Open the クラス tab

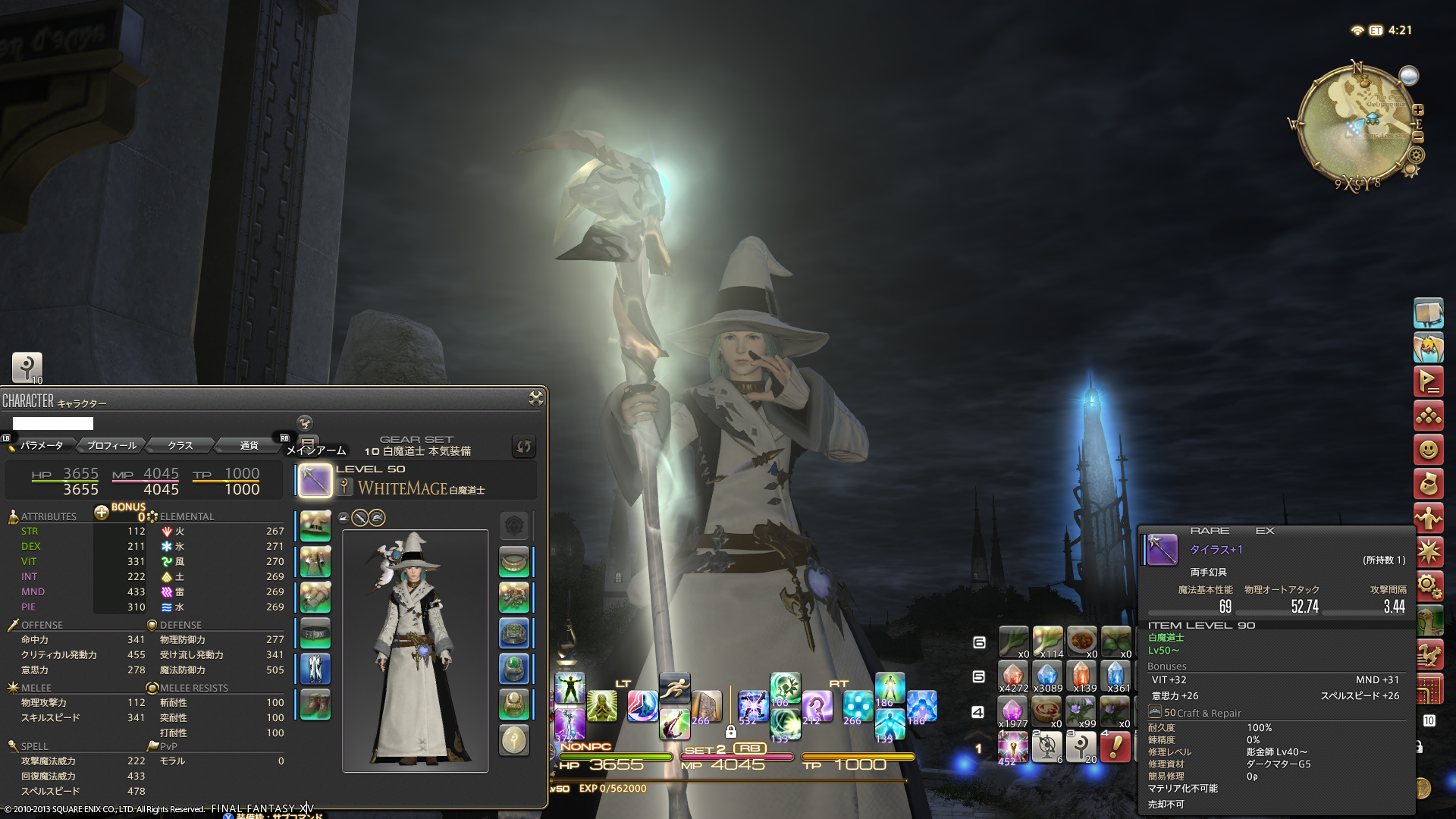(x=180, y=445)
